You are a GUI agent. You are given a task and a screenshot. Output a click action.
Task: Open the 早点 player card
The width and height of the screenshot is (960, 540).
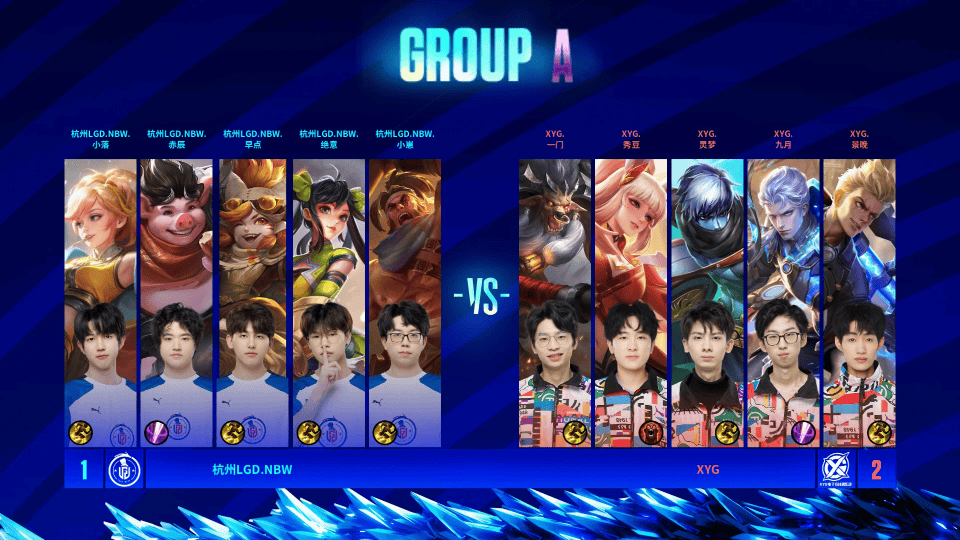252,302
